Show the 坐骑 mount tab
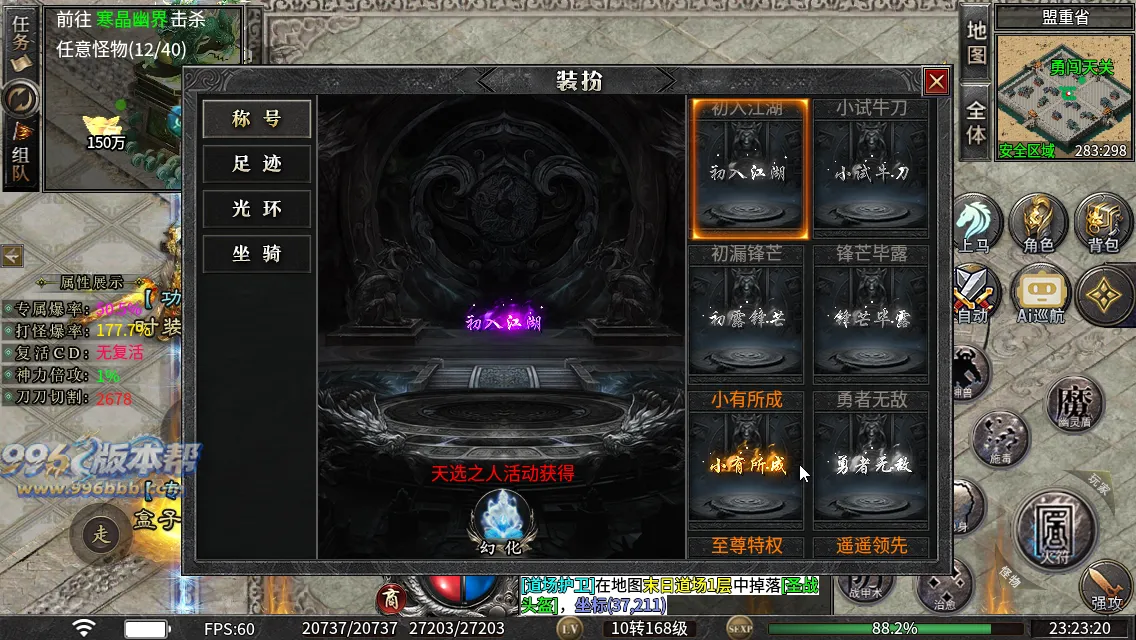 pyautogui.click(x=257, y=254)
